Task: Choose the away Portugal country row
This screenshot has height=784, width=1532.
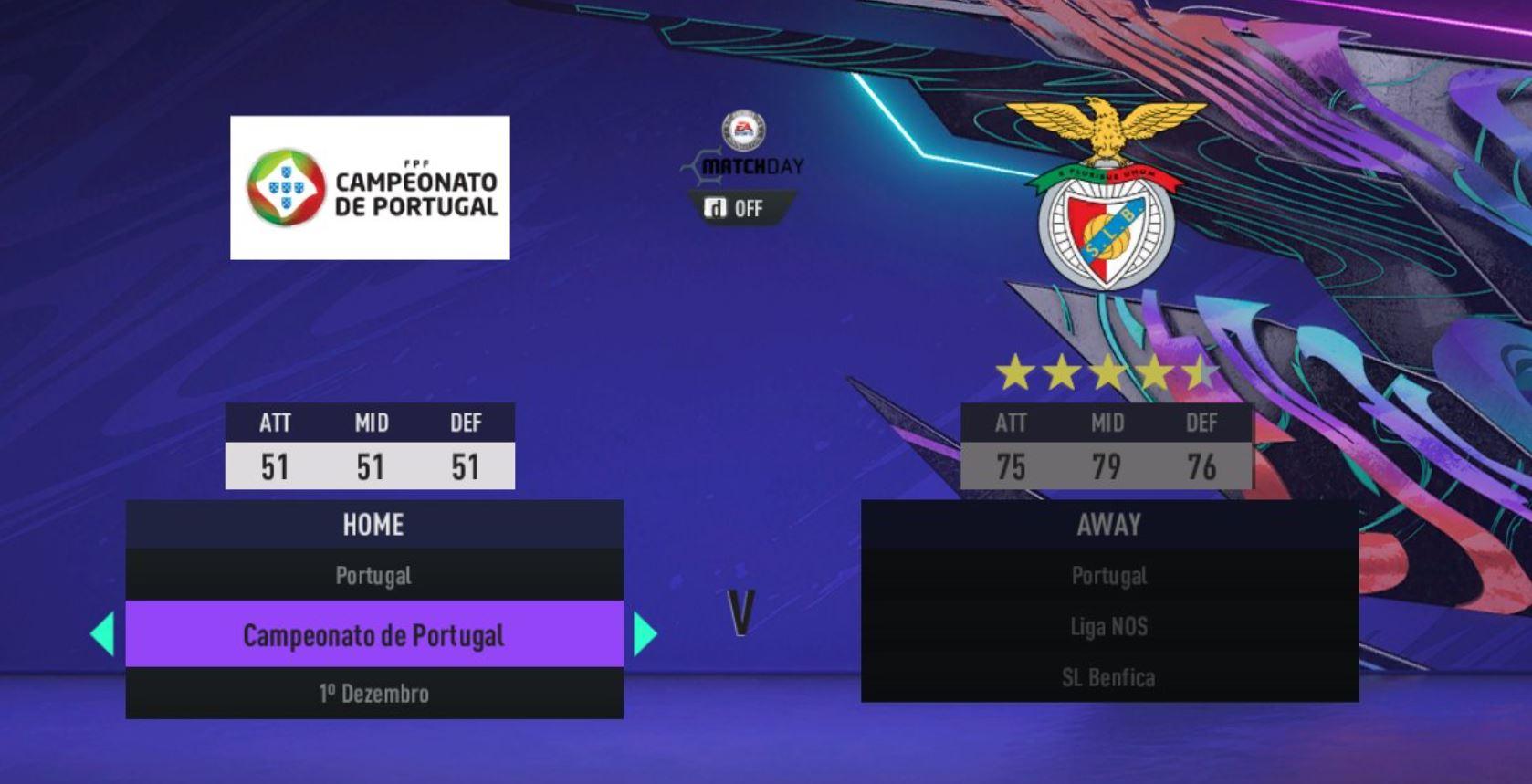Action: pyautogui.click(x=1108, y=575)
